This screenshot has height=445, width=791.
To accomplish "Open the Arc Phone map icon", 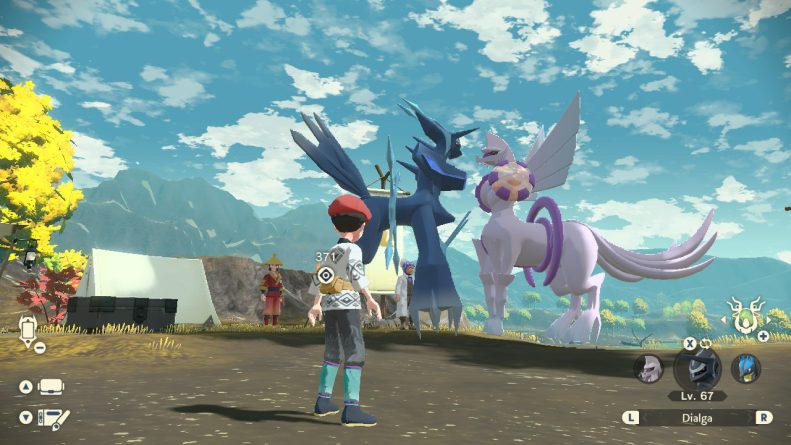I will [28, 328].
